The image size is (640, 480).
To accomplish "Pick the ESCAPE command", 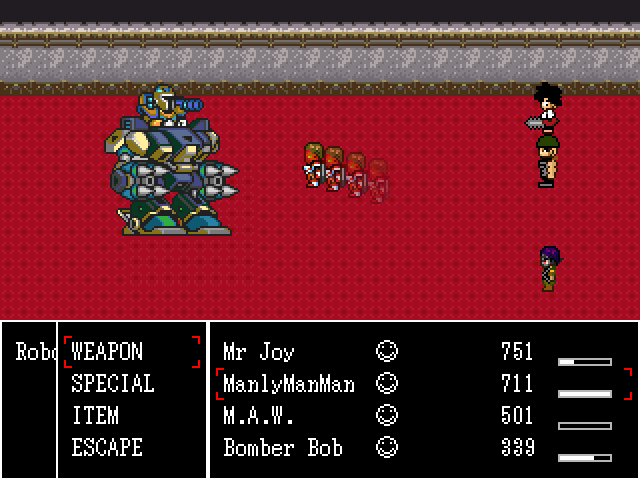I will click(107, 448).
